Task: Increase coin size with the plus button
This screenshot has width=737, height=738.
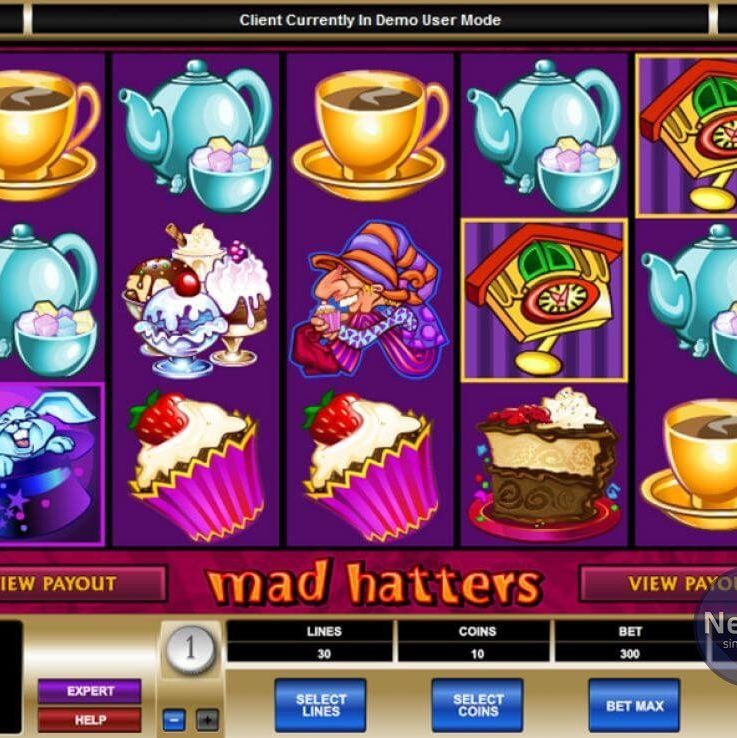Action: [x=207, y=719]
